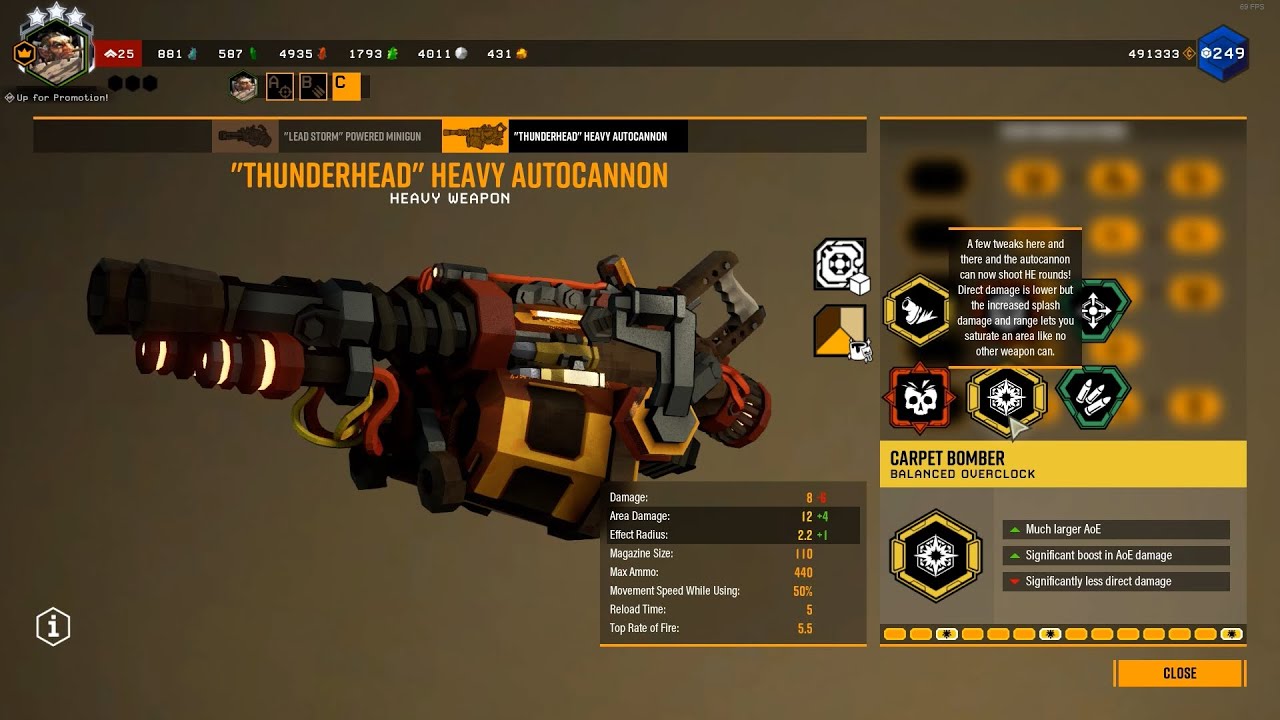
Task: Select the red skull unstable overclock
Action: click(x=919, y=399)
